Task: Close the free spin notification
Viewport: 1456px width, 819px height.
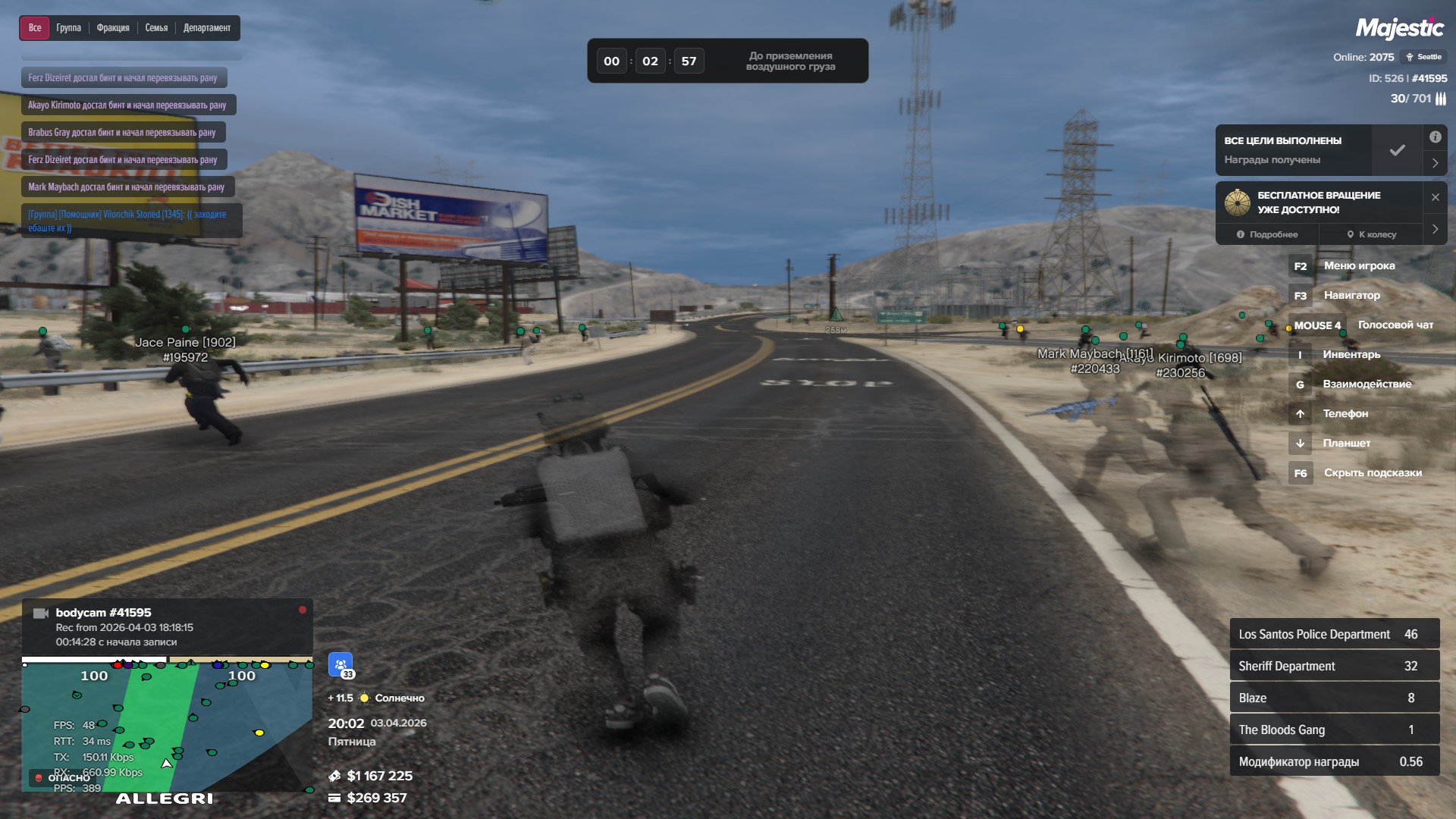Action: pyautogui.click(x=1435, y=197)
